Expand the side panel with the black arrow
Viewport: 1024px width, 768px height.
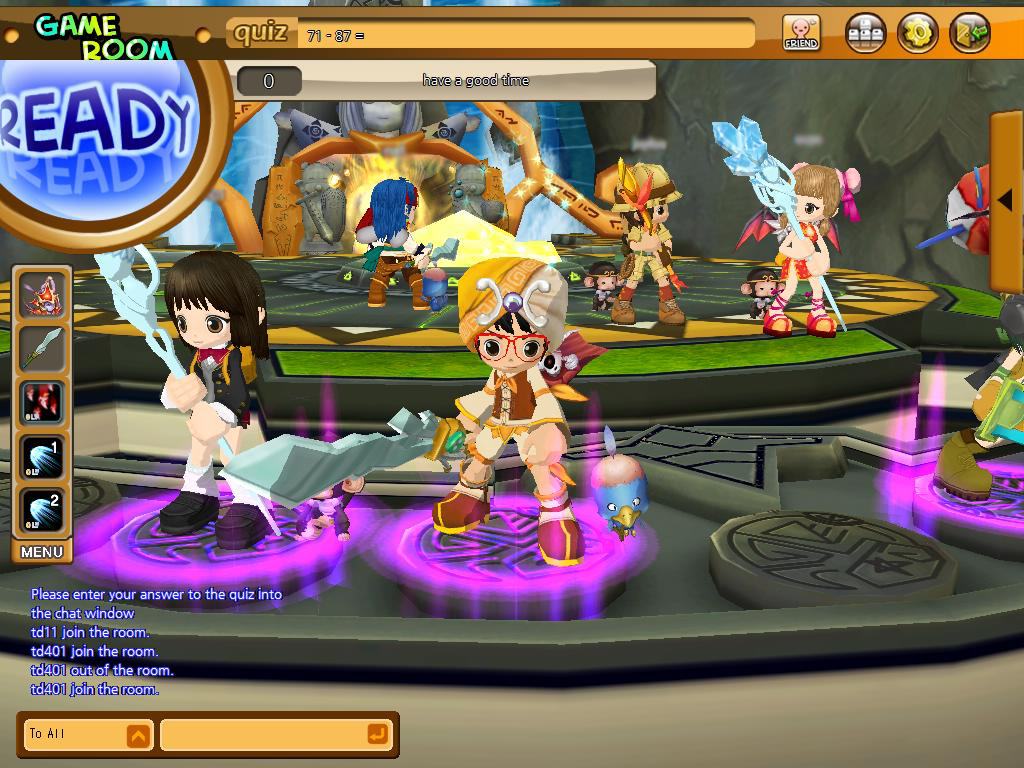point(1006,201)
